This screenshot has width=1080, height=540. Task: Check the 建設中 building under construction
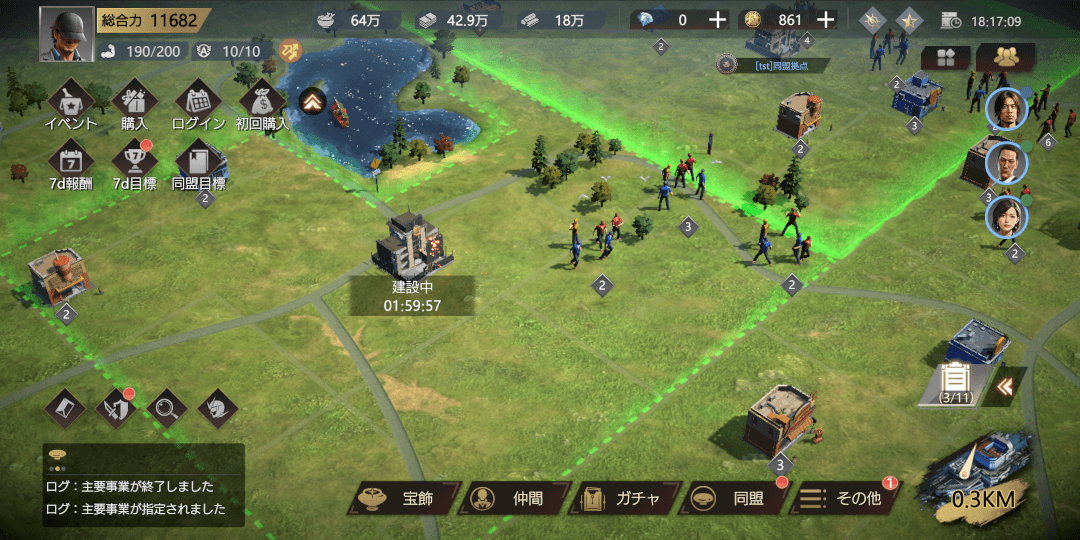click(412, 252)
